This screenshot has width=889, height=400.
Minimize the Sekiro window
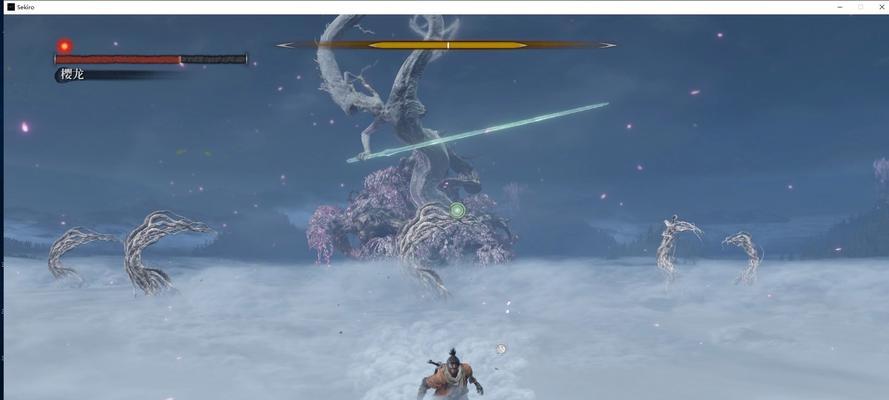pyautogui.click(x=840, y=6)
